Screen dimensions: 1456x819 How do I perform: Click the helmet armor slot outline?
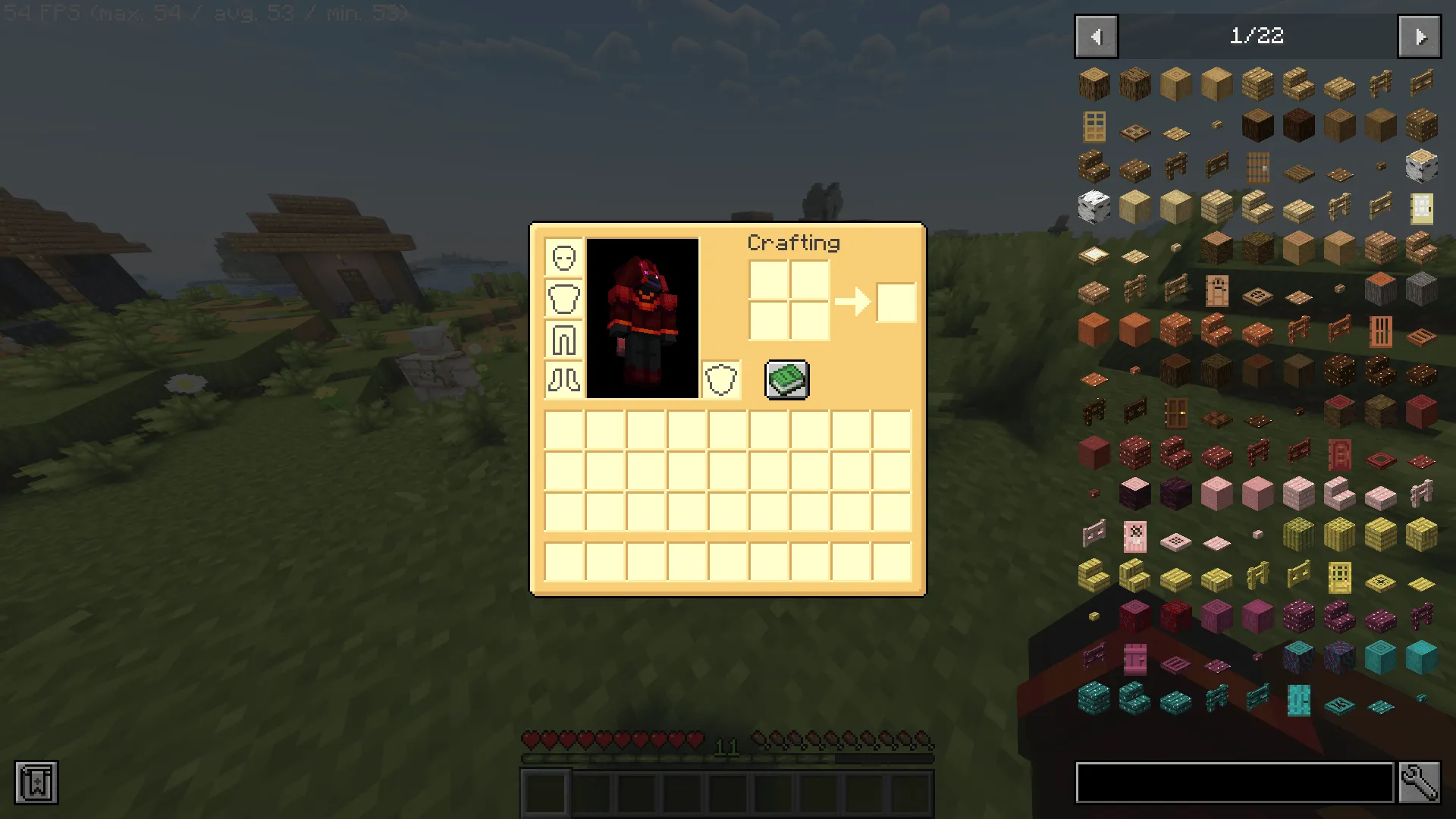pyautogui.click(x=563, y=258)
